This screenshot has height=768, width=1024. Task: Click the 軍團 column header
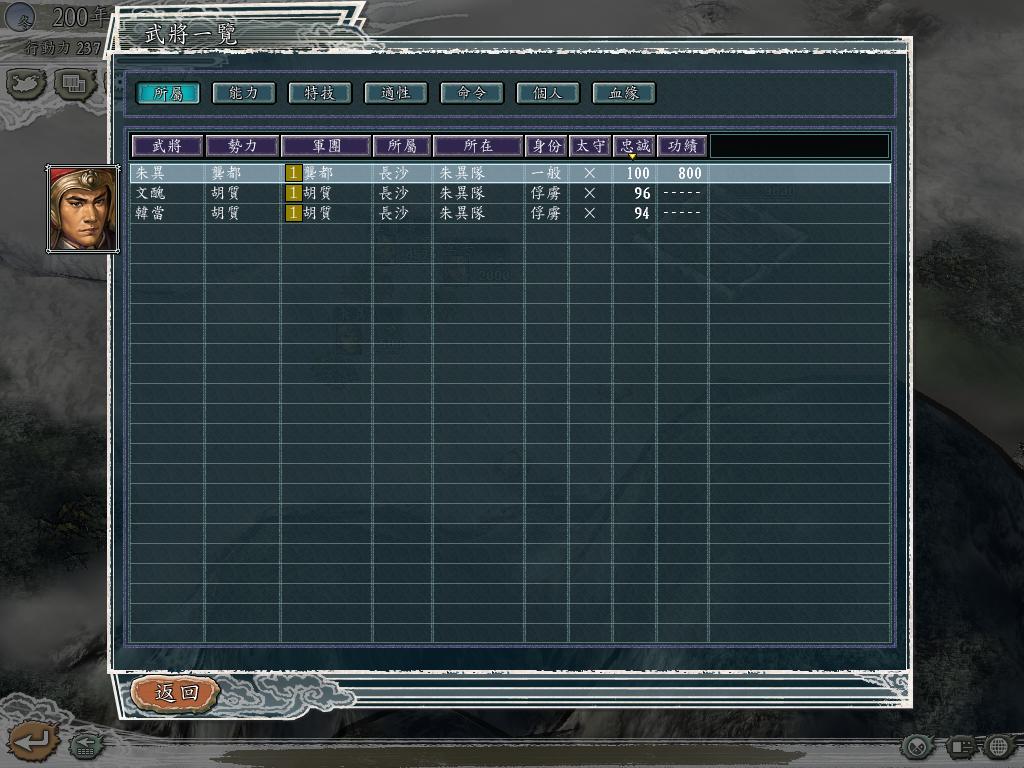pyautogui.click(x=326, y=146)
